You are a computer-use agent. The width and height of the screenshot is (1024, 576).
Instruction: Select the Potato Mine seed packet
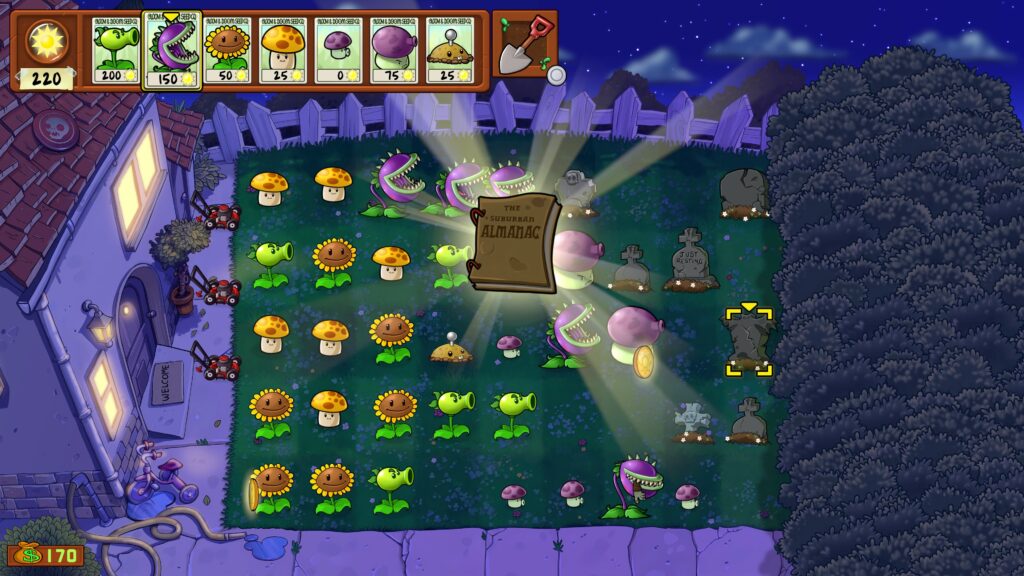point(450,50)
